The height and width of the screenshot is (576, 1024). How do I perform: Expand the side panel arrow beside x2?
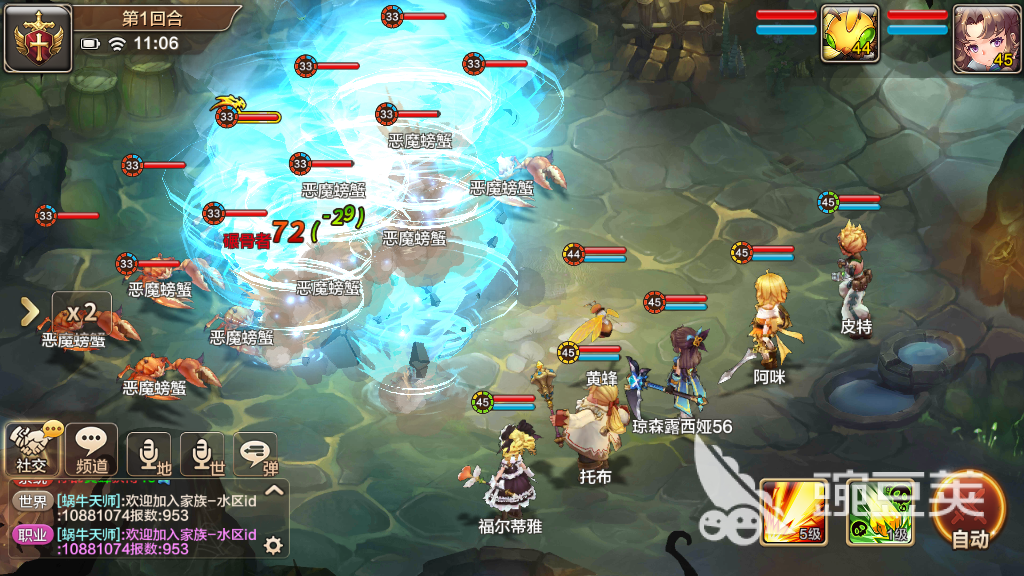tap(30, 312)
